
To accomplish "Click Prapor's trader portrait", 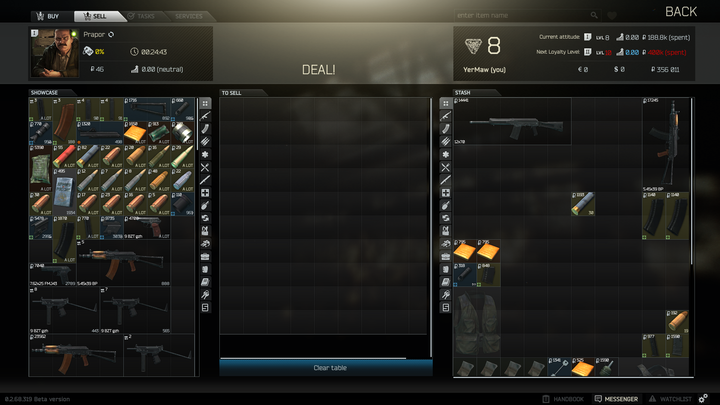I will (54, 52).
